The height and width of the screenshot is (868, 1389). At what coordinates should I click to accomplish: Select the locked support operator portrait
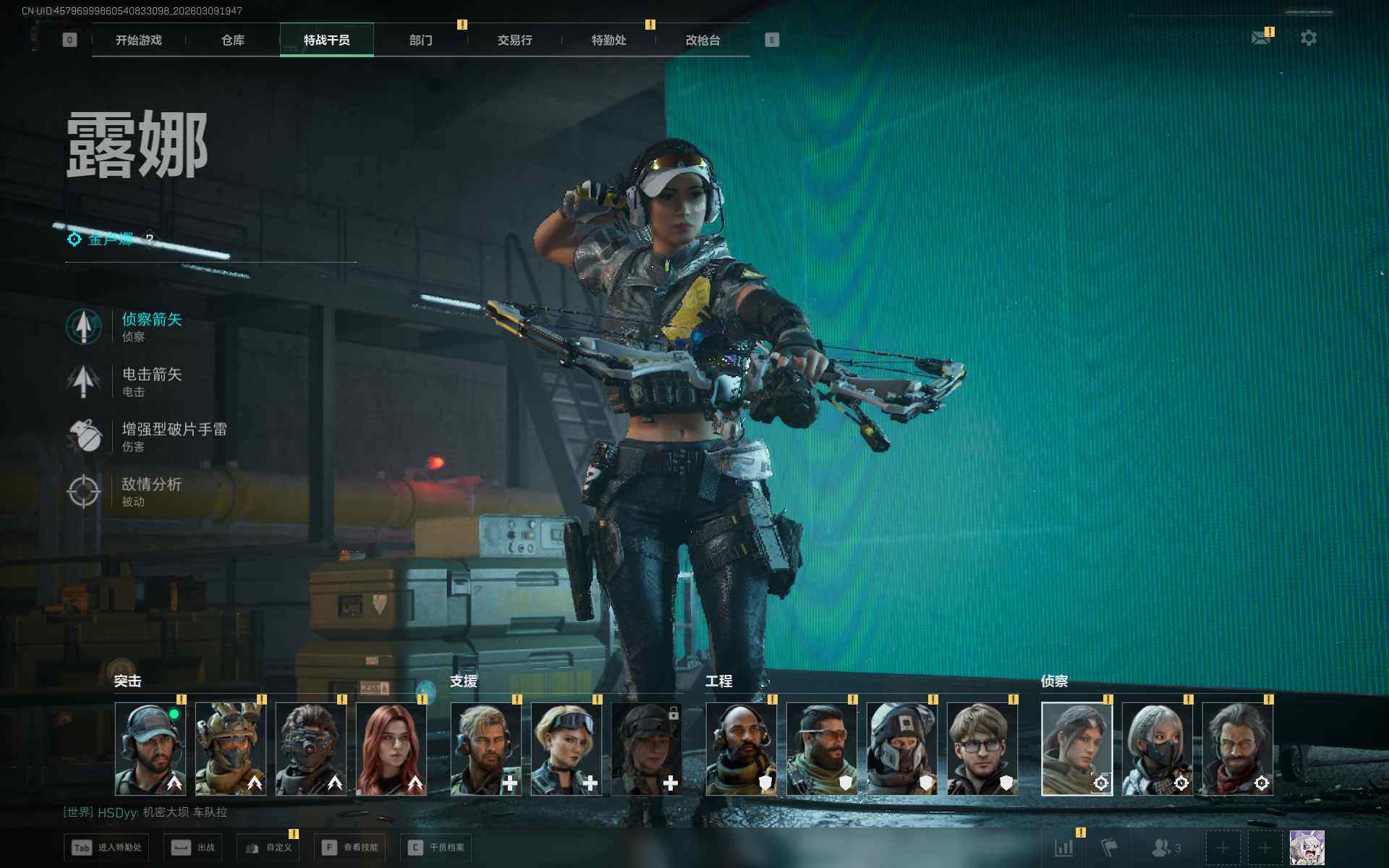coord(647,749)
